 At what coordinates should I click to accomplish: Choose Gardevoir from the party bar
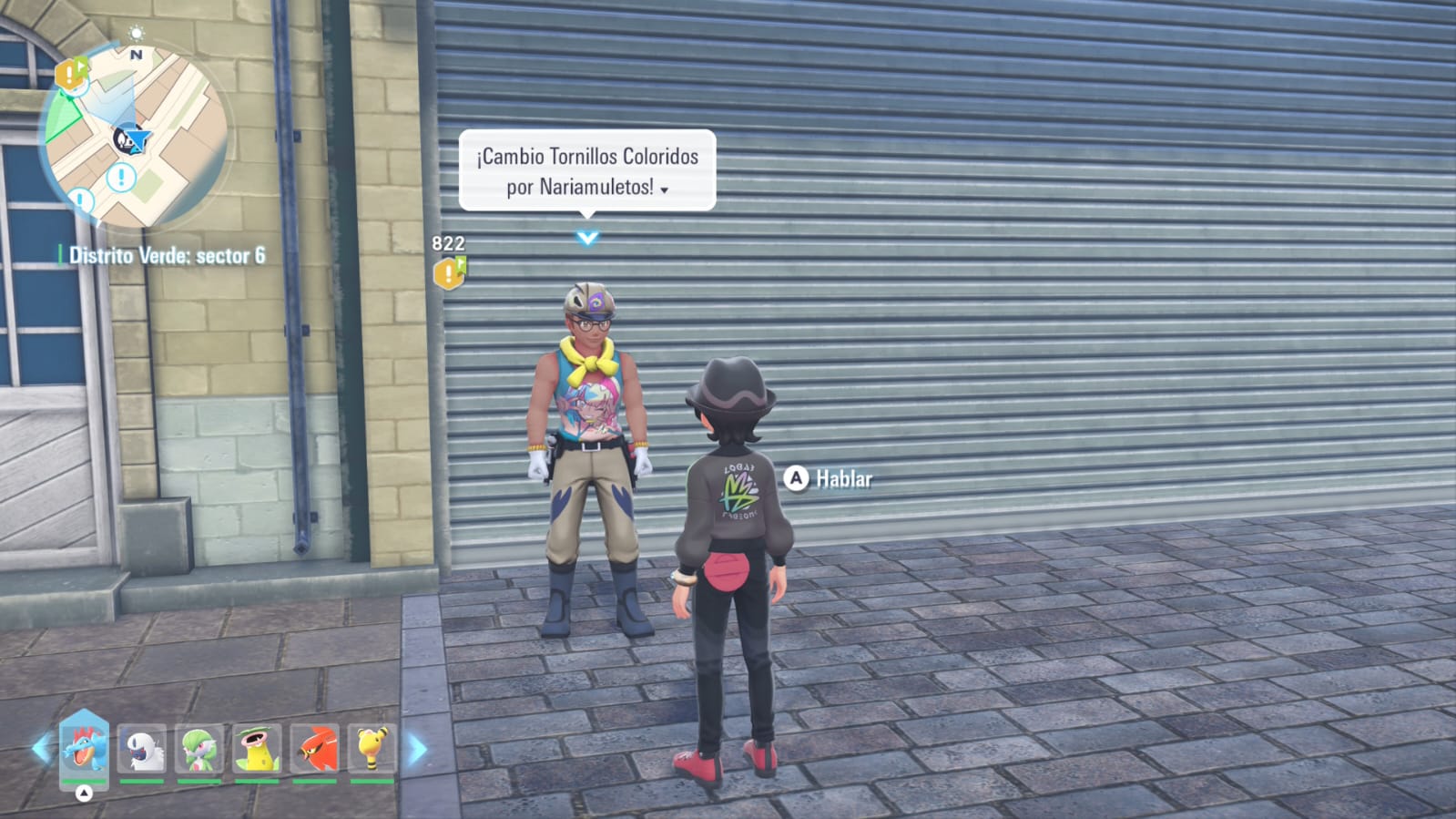coord(199,750)
